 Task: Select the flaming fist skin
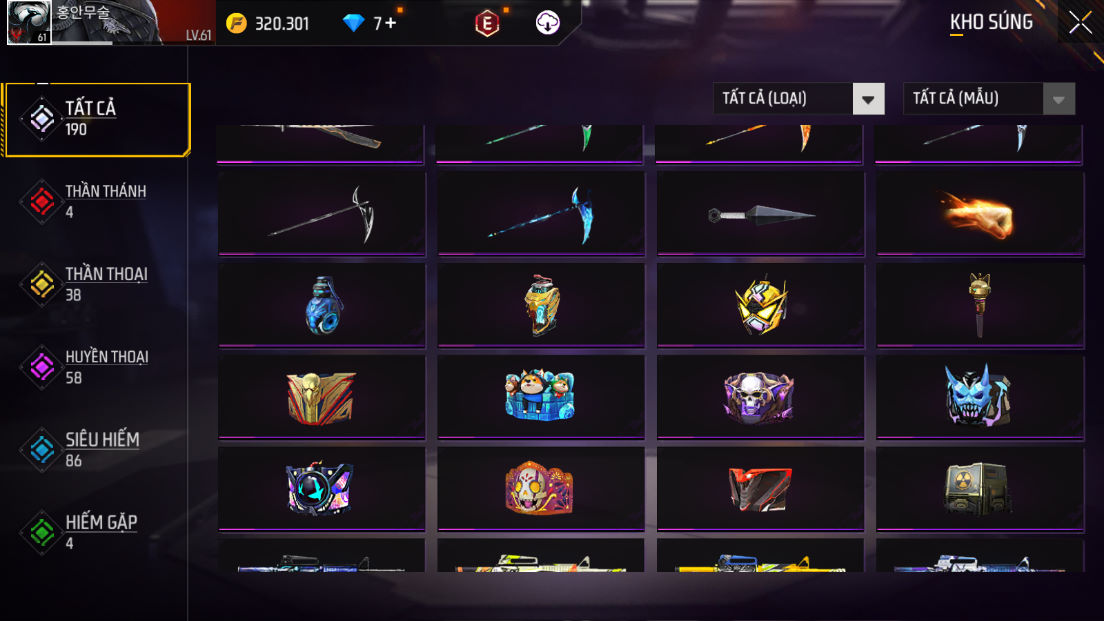979,213
